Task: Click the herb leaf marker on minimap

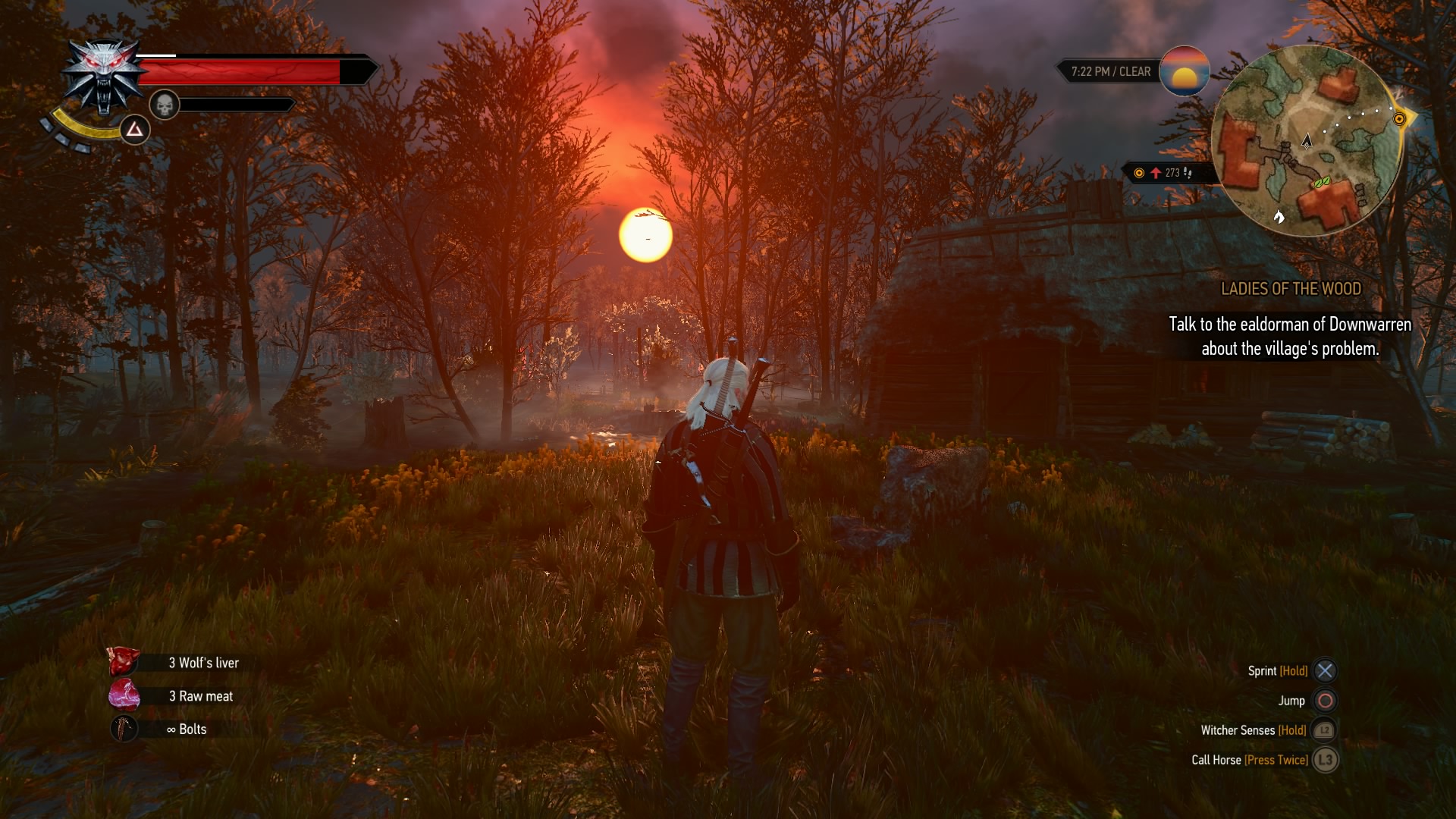Action: [1322, 182]
